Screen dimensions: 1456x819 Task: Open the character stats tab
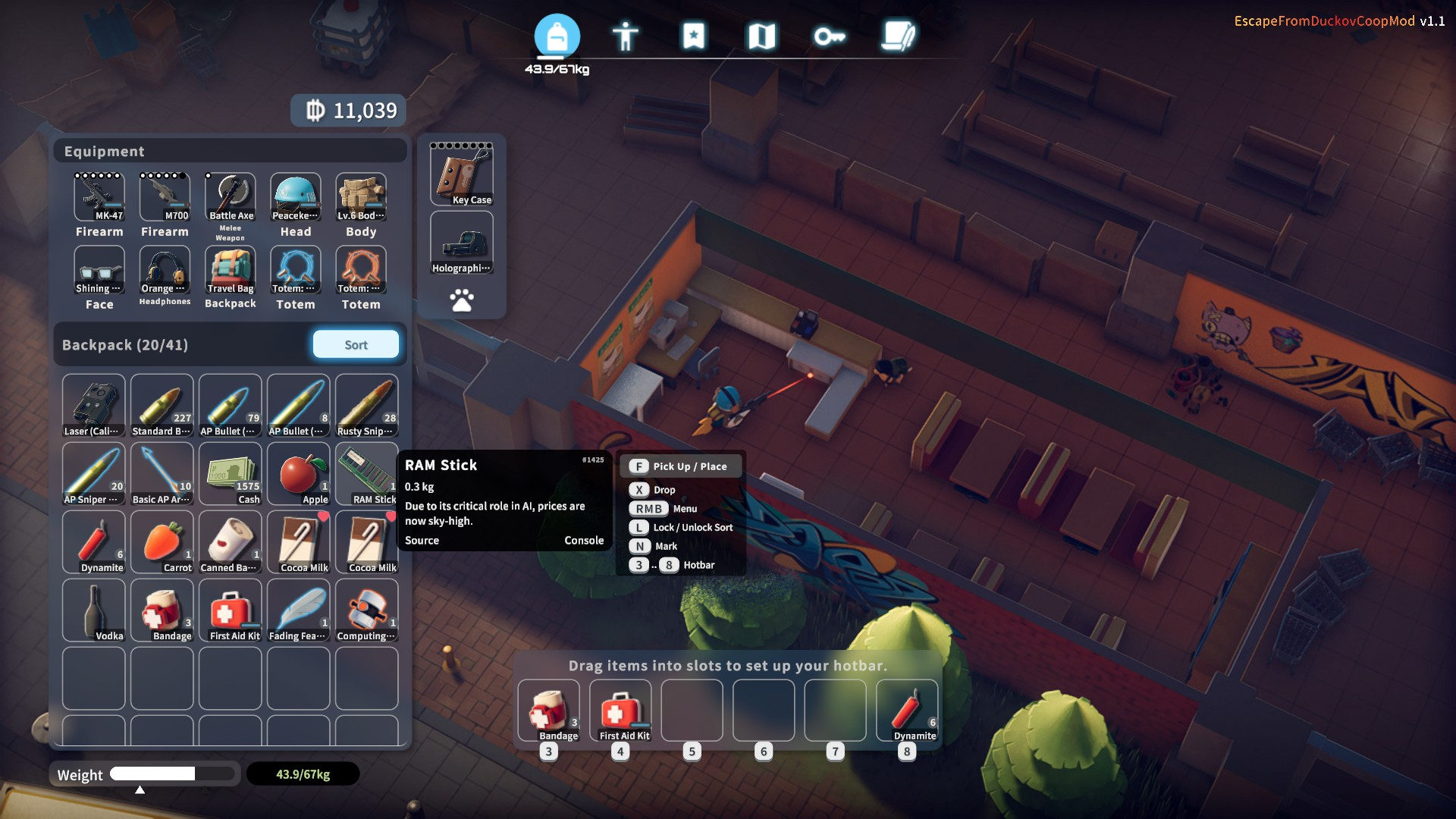tap(625, 36)
